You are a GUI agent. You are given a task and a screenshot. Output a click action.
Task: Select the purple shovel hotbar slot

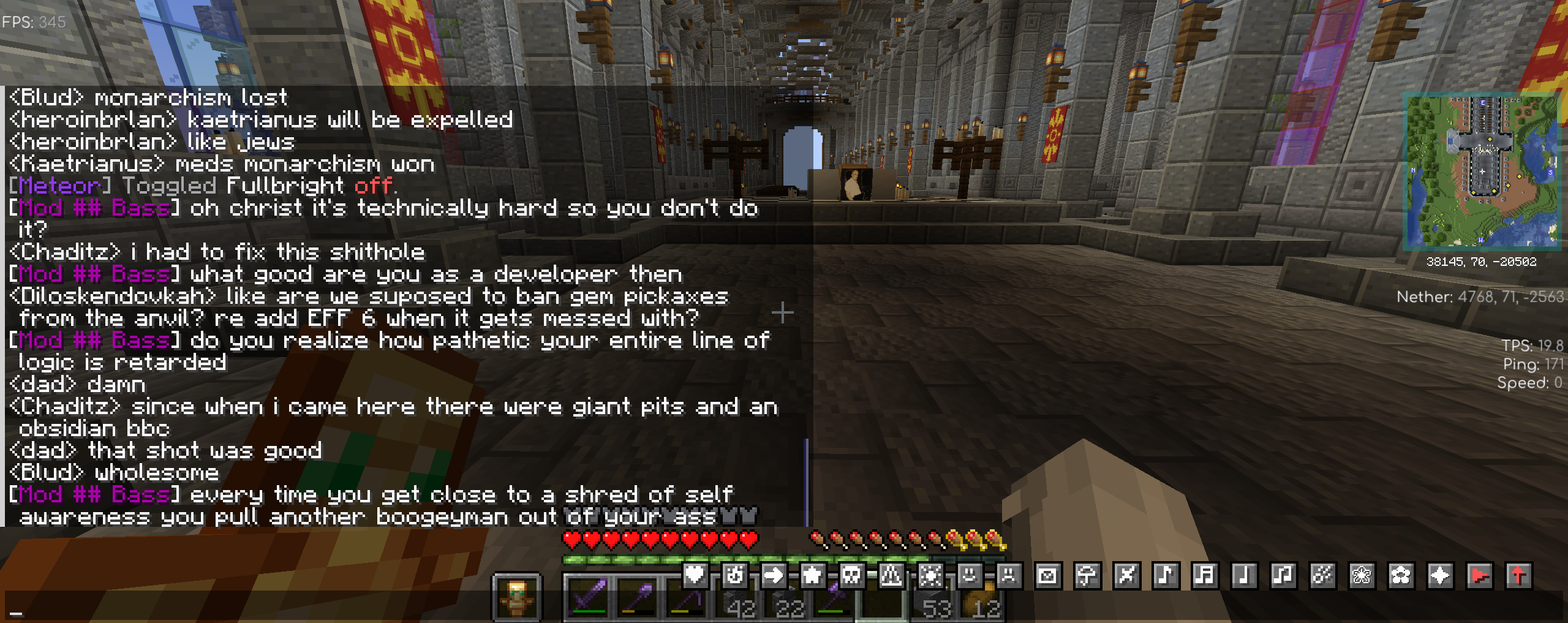tap(636, 598)
